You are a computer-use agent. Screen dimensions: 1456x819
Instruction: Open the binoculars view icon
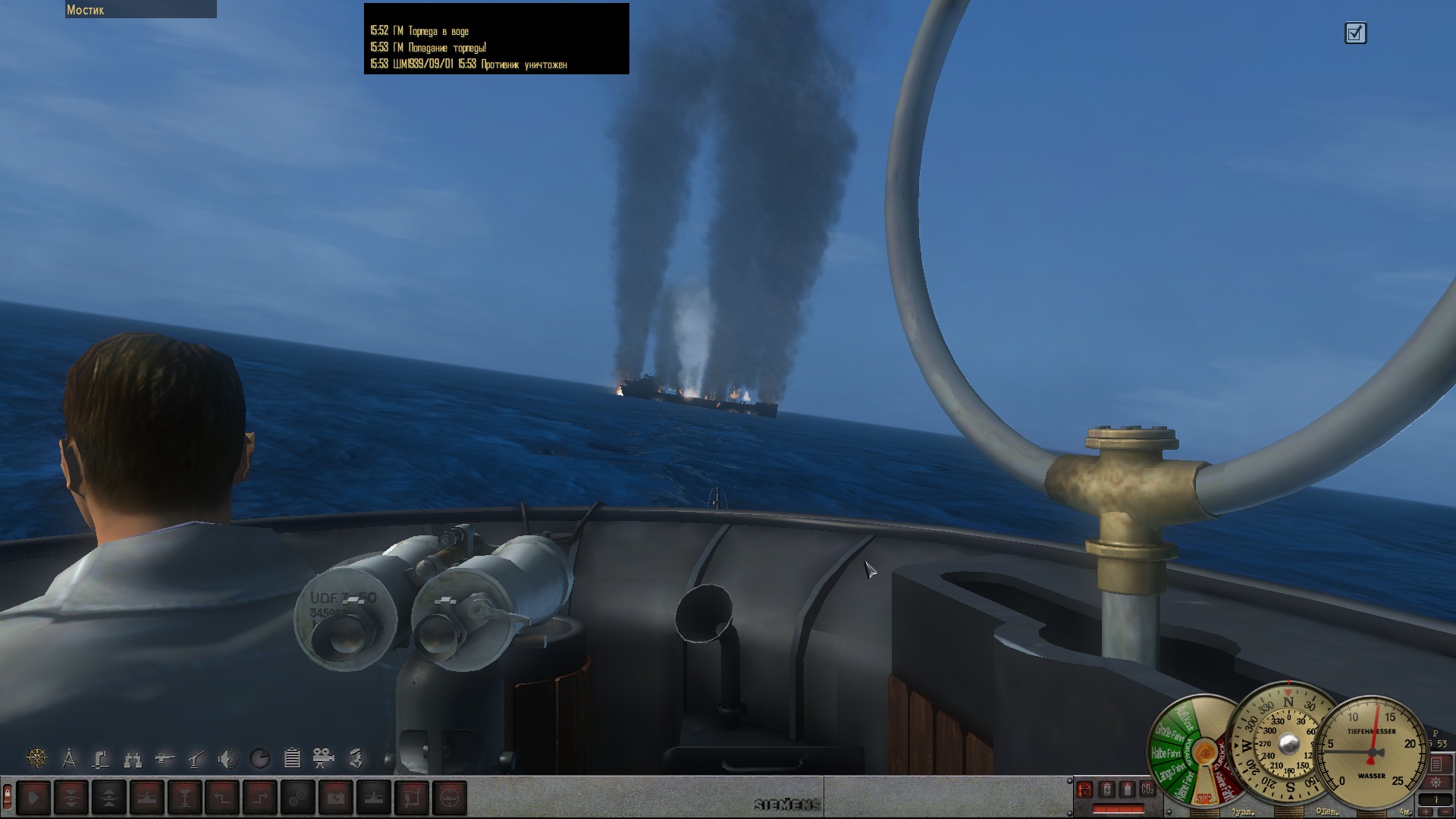click(x=133, y=758)
